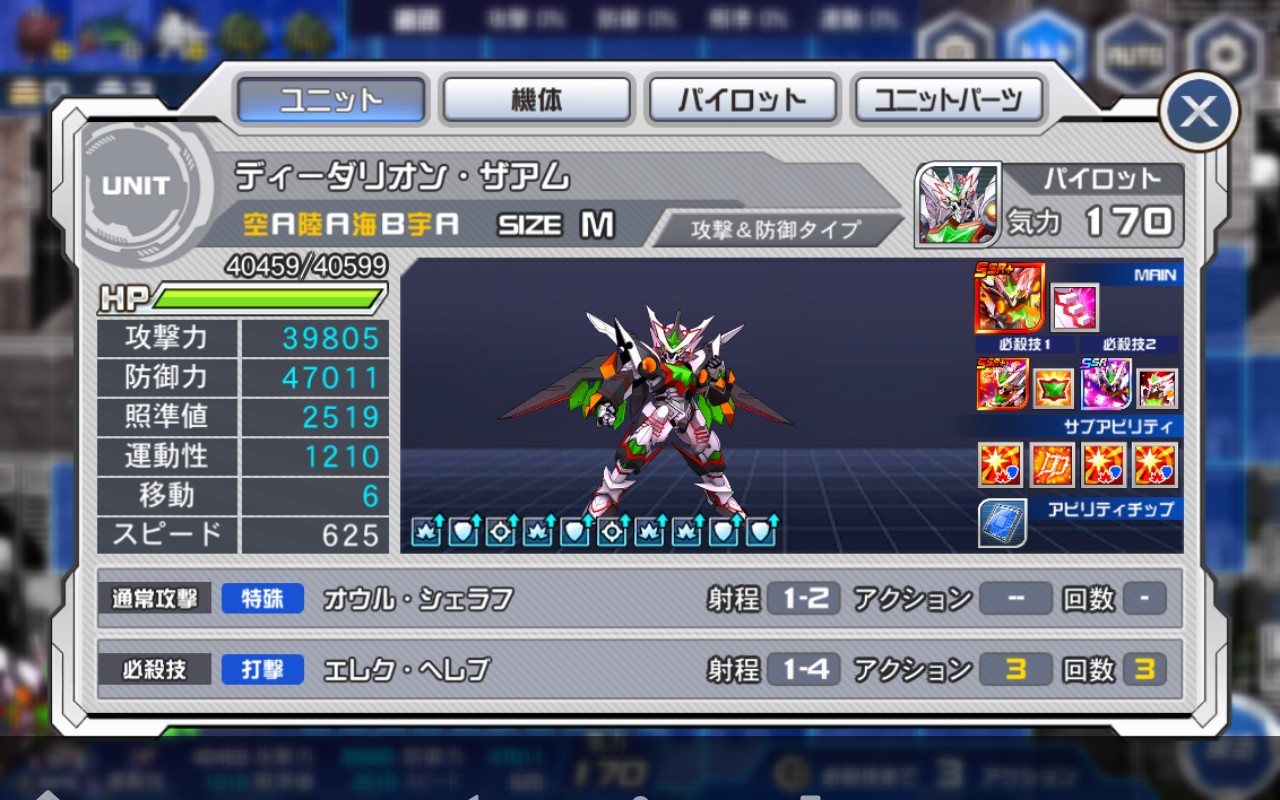The image size is (1280, 800).
Task: Choose the 必殺技2 purple SSR unit icon
Action: [x=1106, y=385]
